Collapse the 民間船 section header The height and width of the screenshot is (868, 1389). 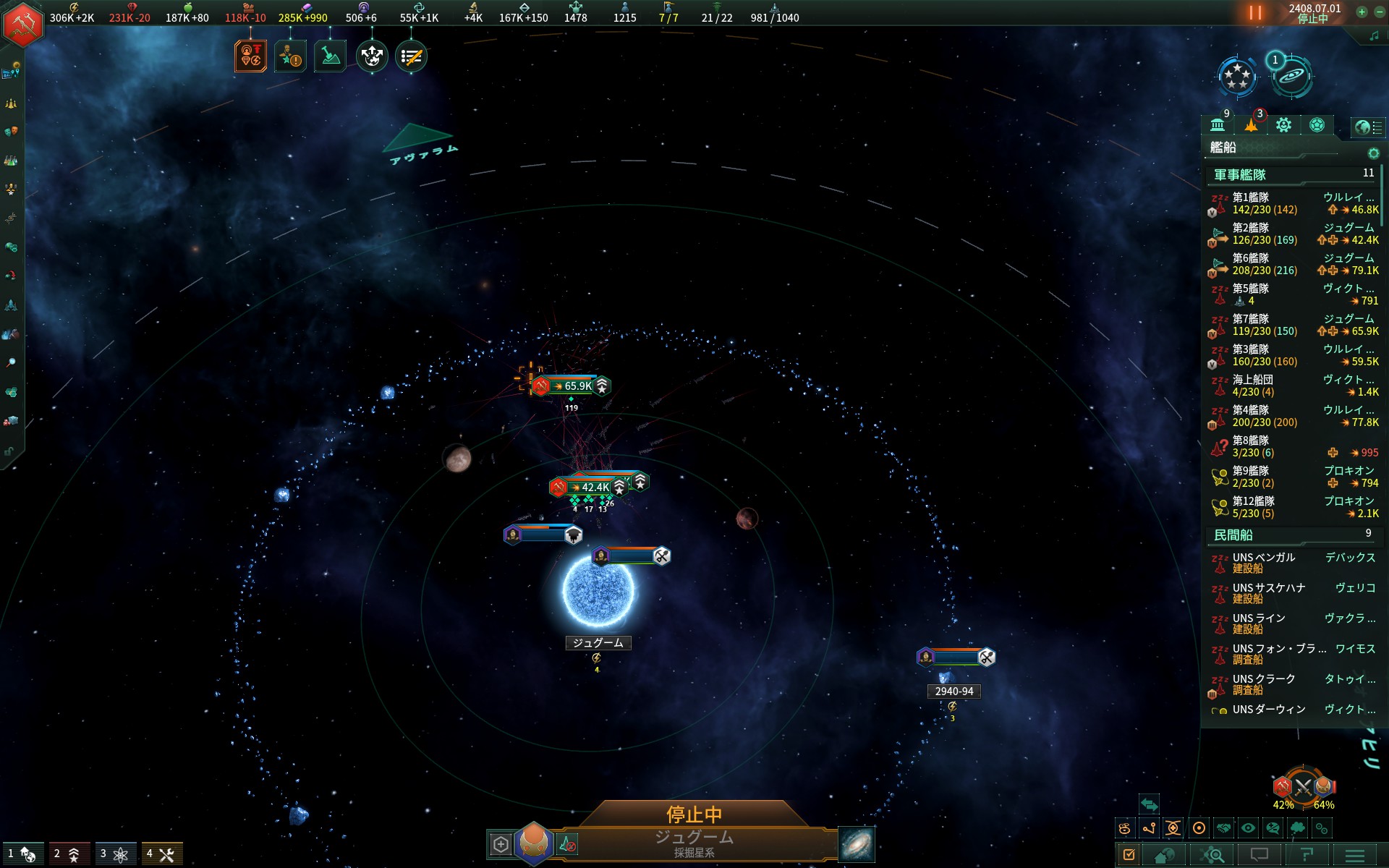click(1233, 535)
